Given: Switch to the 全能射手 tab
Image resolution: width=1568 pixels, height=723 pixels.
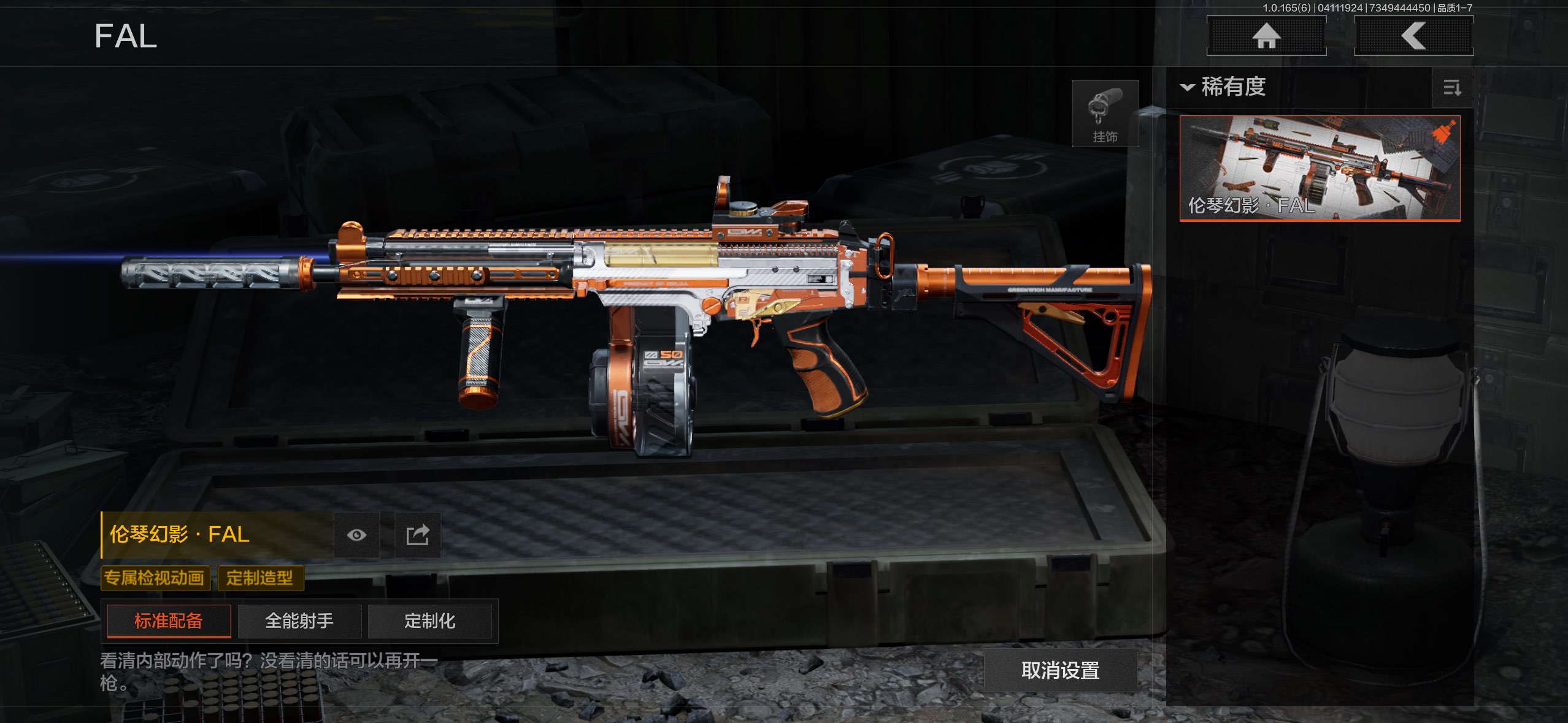Looking at the screenshot, I should (299, 621).
